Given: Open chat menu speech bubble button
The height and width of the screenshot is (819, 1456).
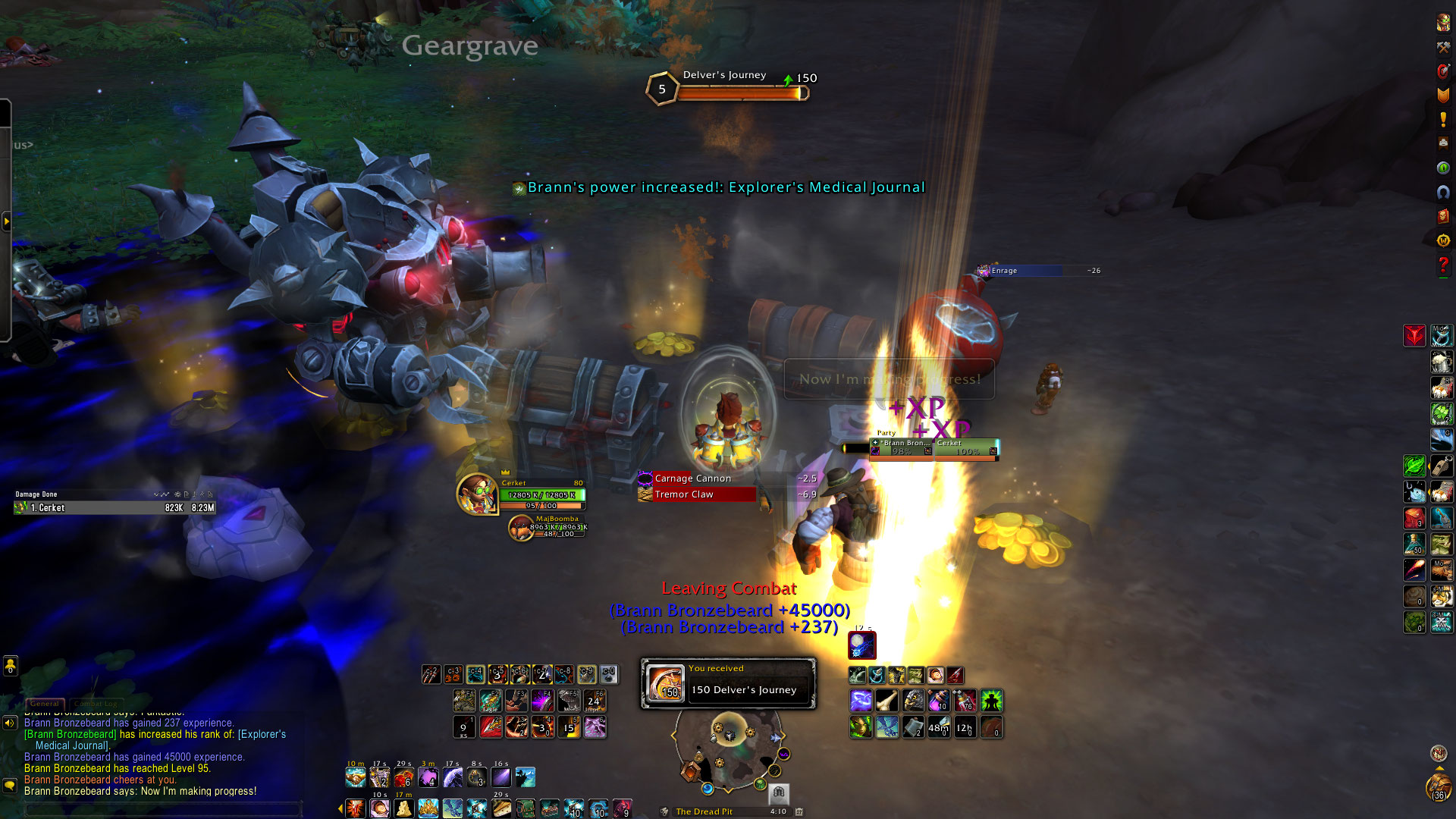Looking at the screenshot, I should pyautogui.click(x=10, y=785).
